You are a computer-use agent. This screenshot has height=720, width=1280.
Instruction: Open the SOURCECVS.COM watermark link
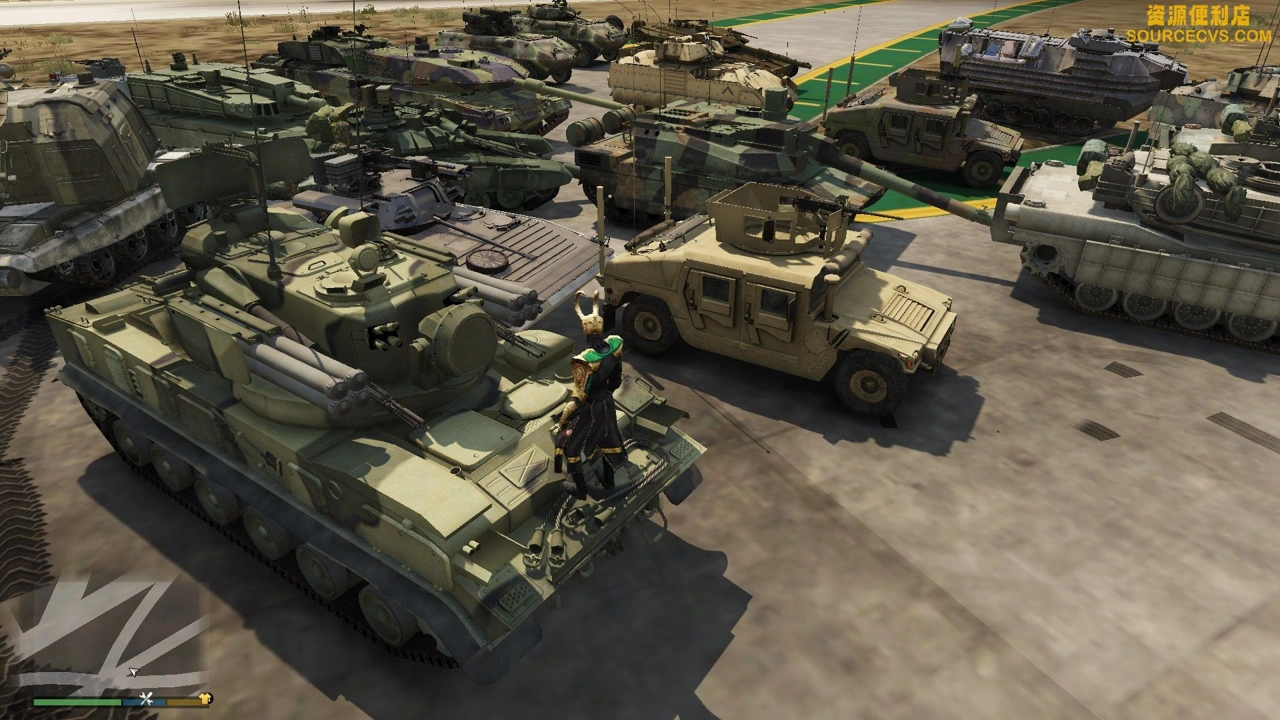1198,36
